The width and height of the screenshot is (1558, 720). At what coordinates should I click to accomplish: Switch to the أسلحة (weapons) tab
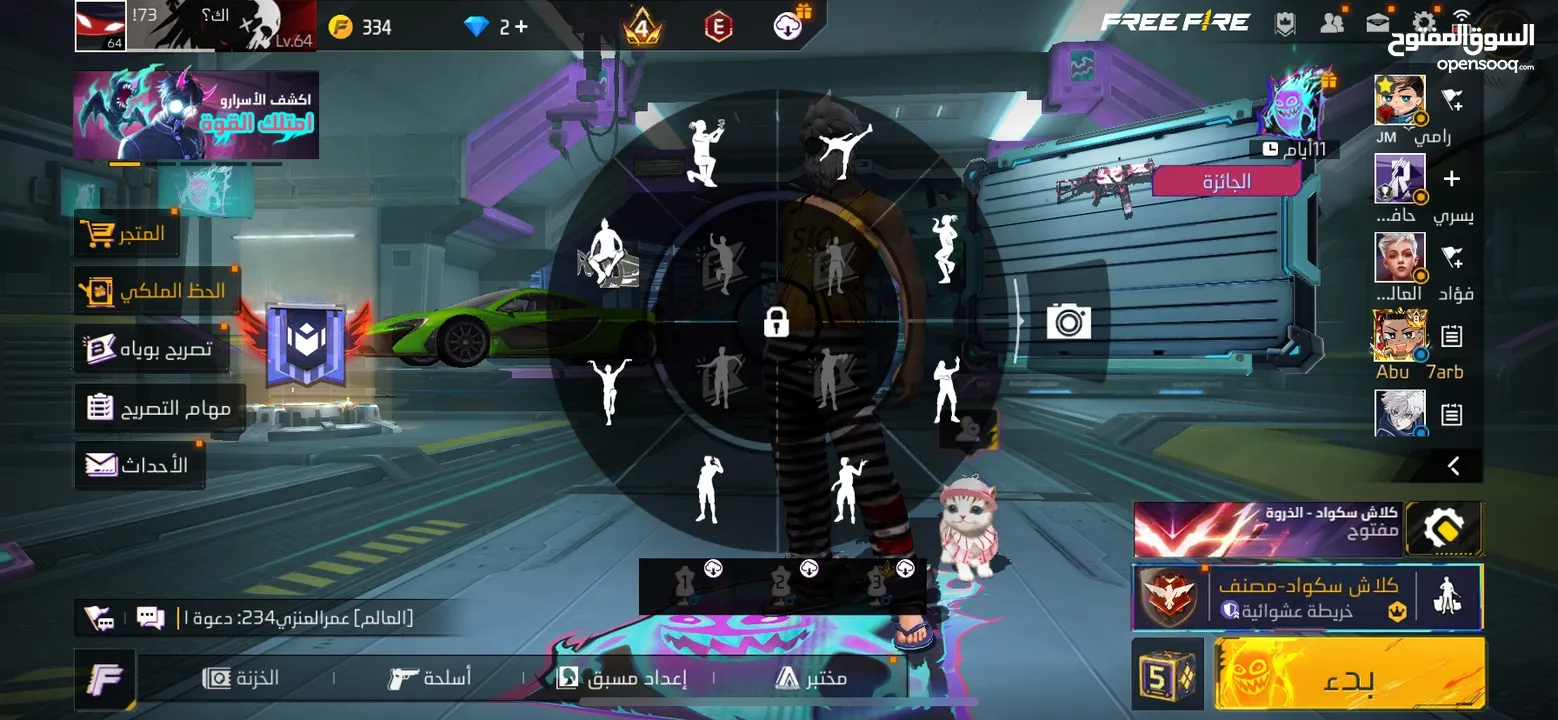pyautogui.click(x=432, y=677)
